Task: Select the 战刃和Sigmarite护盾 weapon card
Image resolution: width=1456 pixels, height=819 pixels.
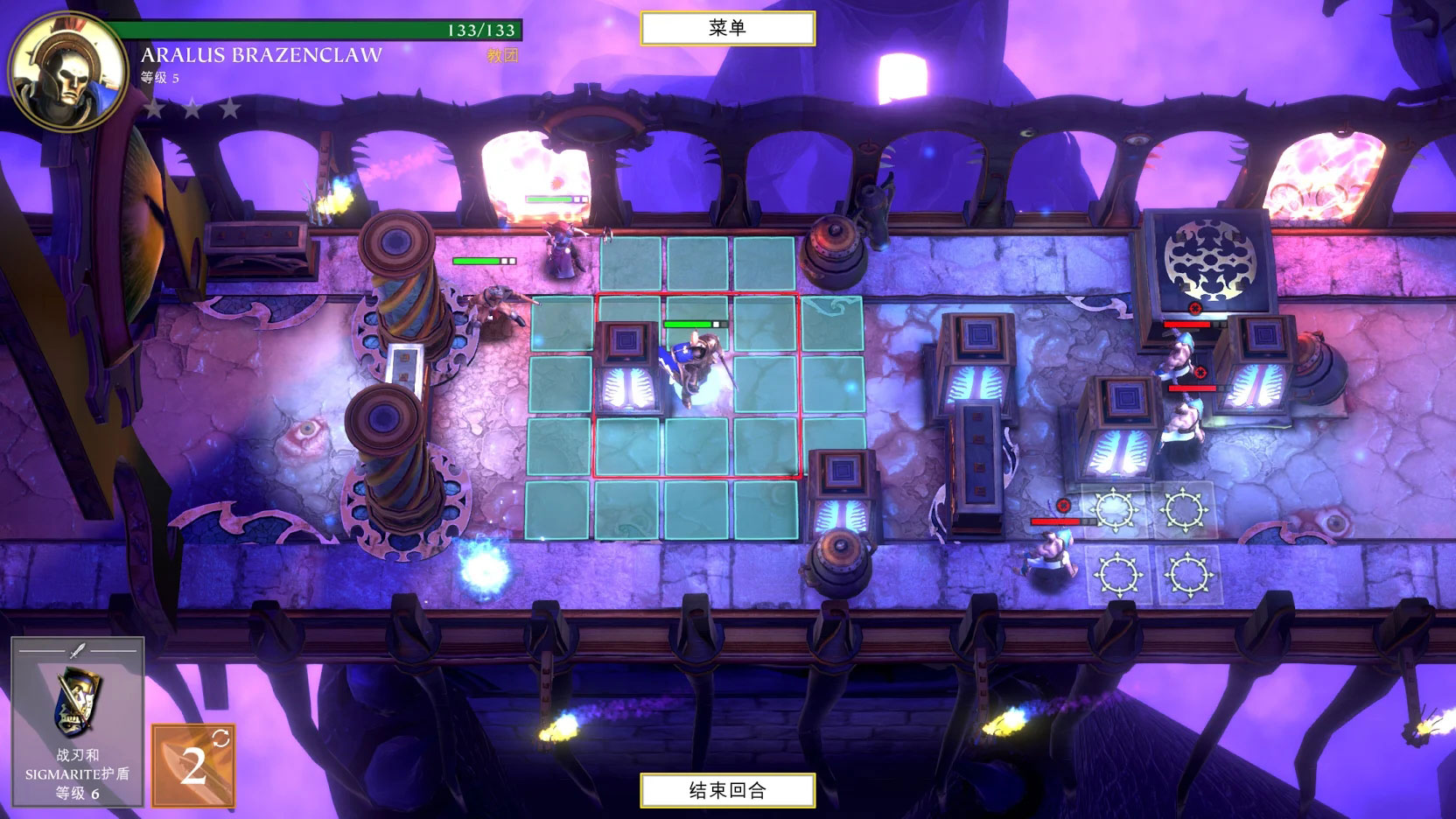Action: coord(77,721)
